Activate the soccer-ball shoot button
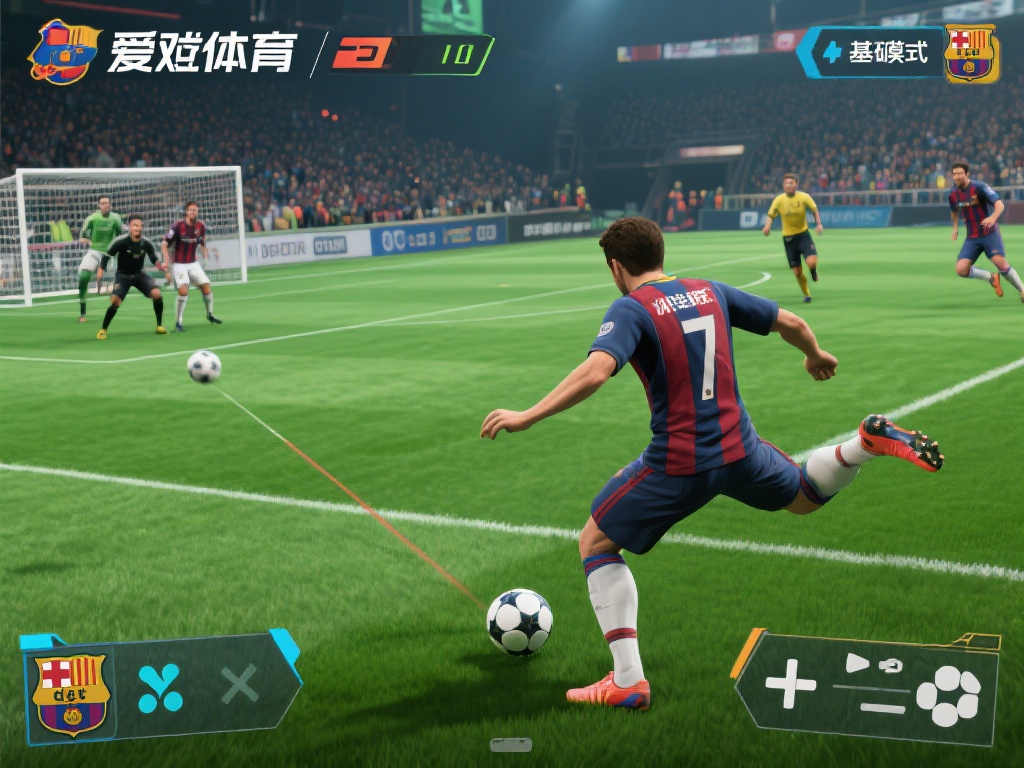This screenshot has width=1024, height=768. [948, 695]
